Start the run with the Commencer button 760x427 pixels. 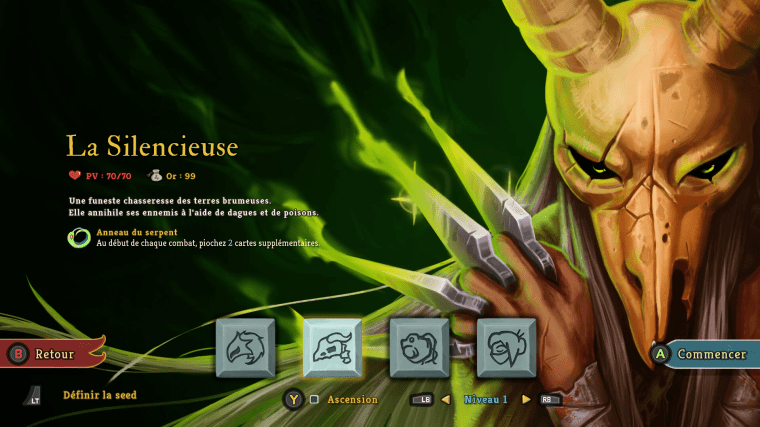[704, 354]
